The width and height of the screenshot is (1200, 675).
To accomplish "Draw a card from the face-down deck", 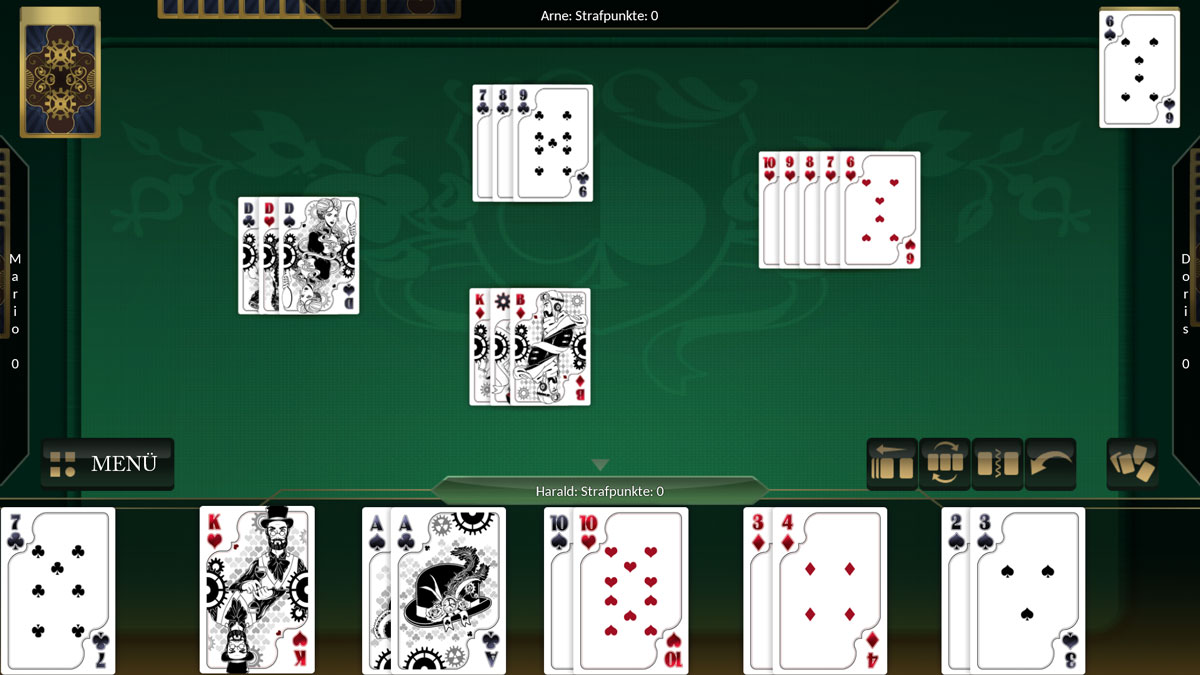I will pyautogui.click(x=60, y=73).
